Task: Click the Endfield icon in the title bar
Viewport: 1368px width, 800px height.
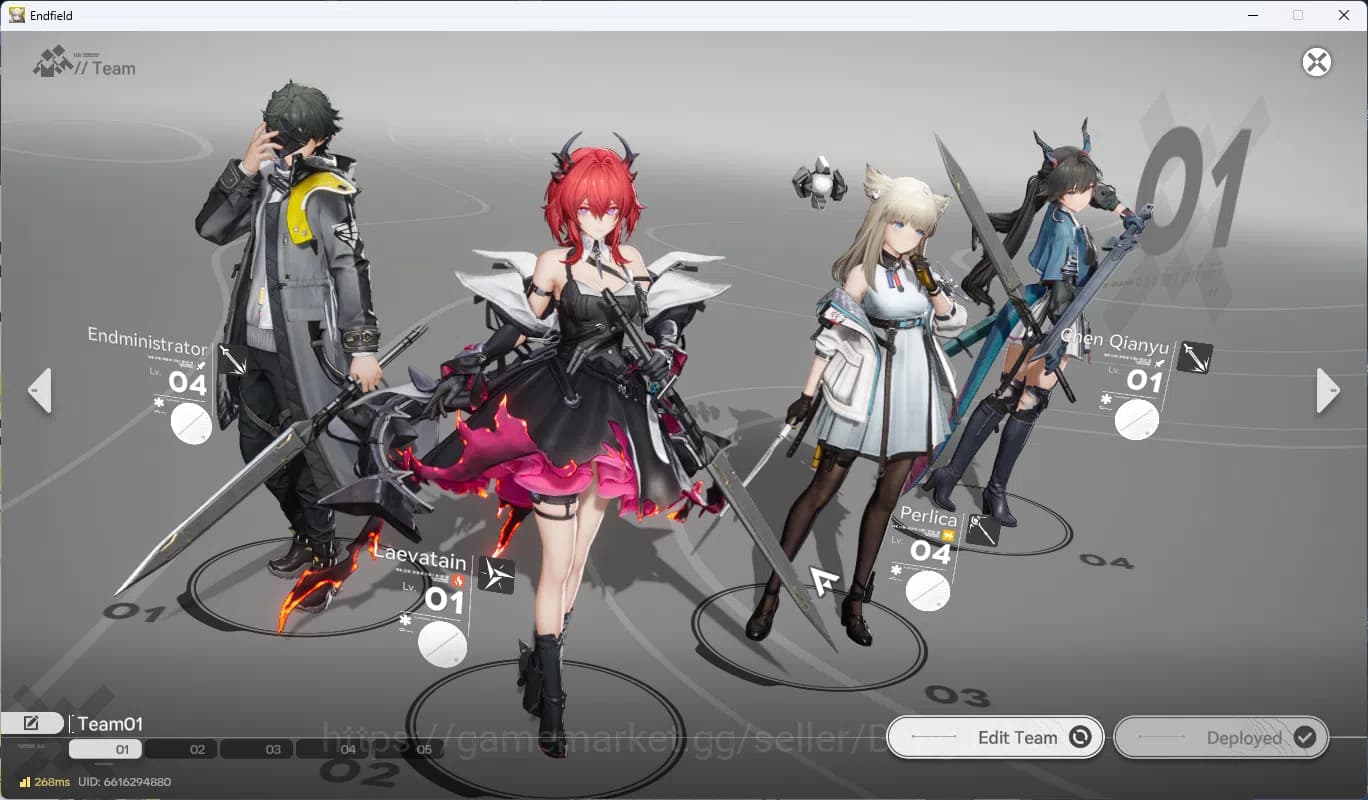Action: click(x=18, y=15)
